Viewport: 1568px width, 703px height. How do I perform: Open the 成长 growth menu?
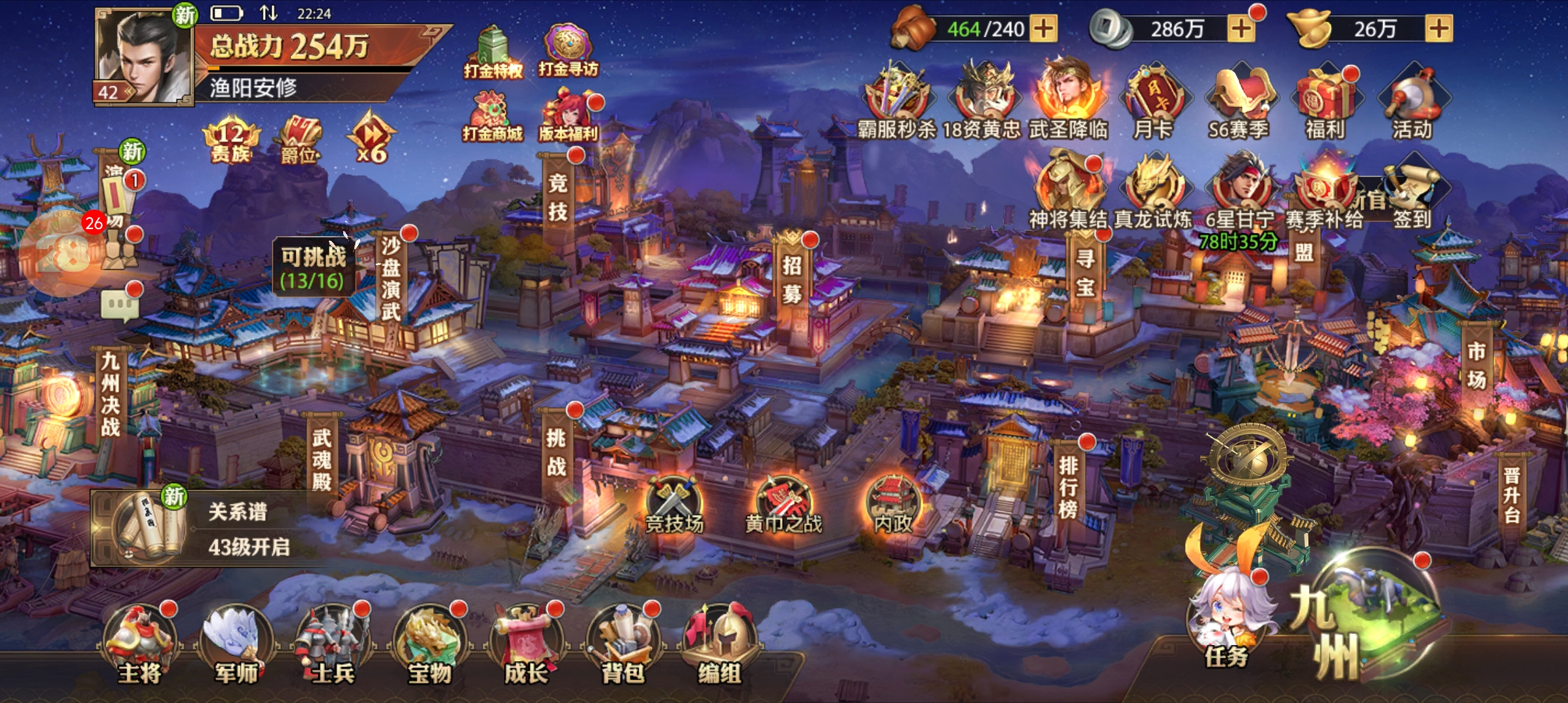(526, 643)
